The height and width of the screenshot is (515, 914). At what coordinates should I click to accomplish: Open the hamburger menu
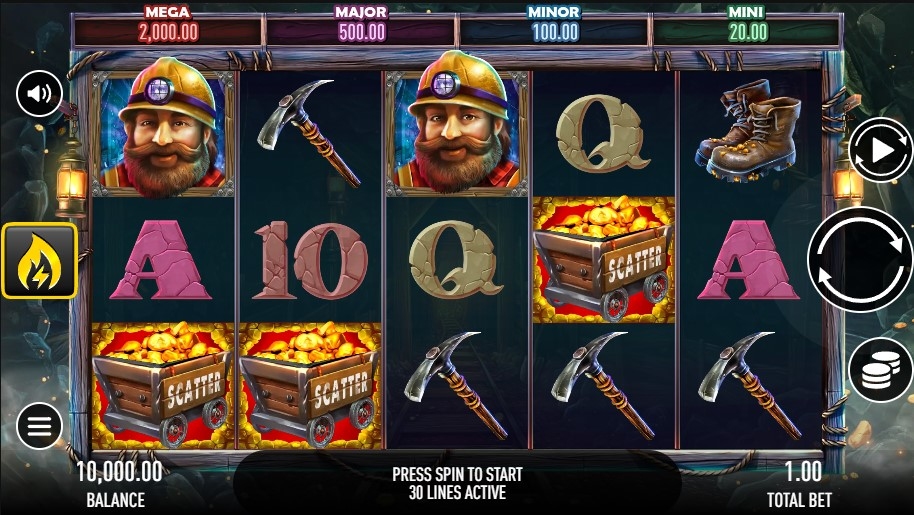point(39,428)
